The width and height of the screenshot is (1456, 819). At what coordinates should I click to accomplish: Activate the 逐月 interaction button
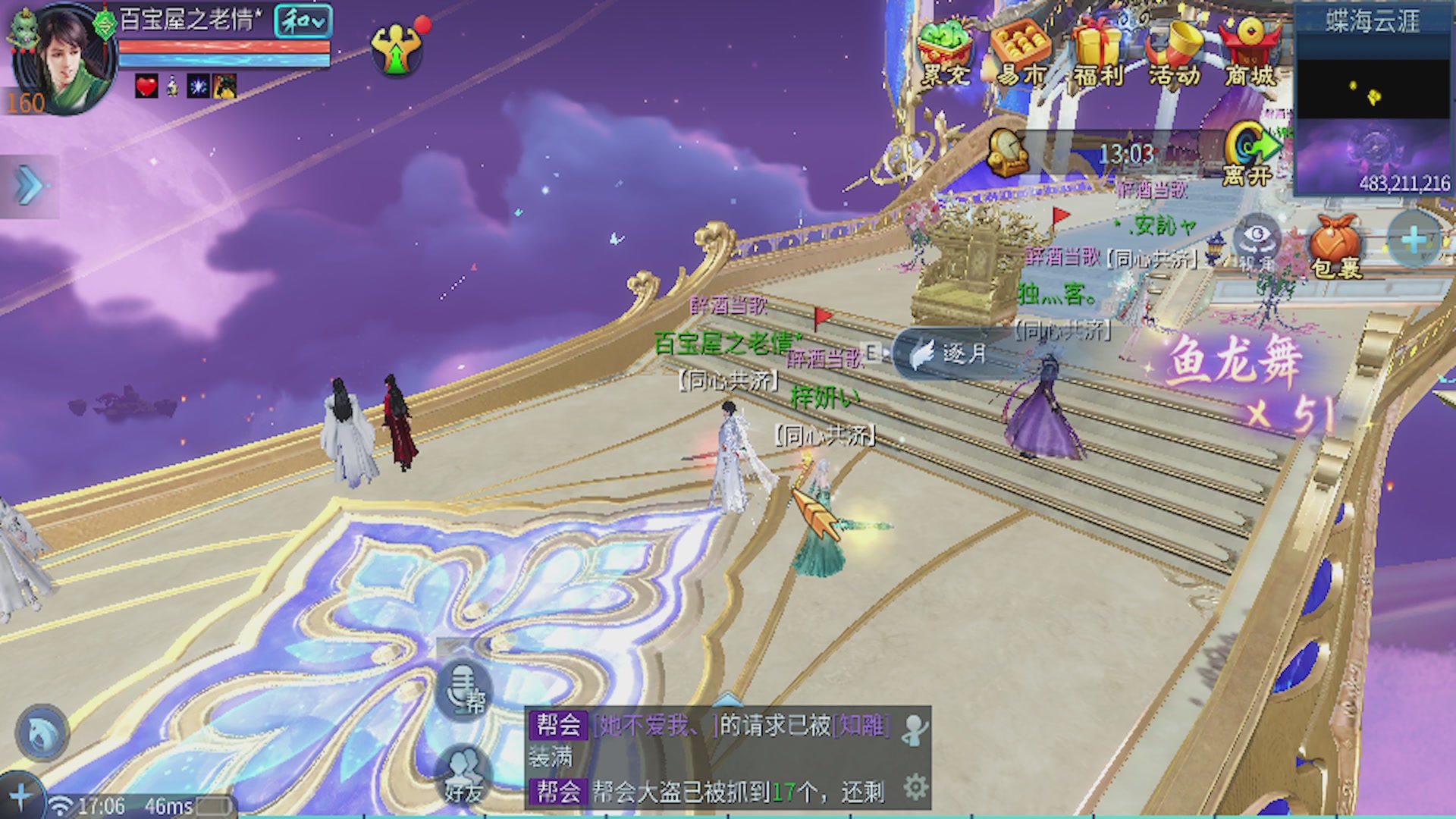[949, 353]
